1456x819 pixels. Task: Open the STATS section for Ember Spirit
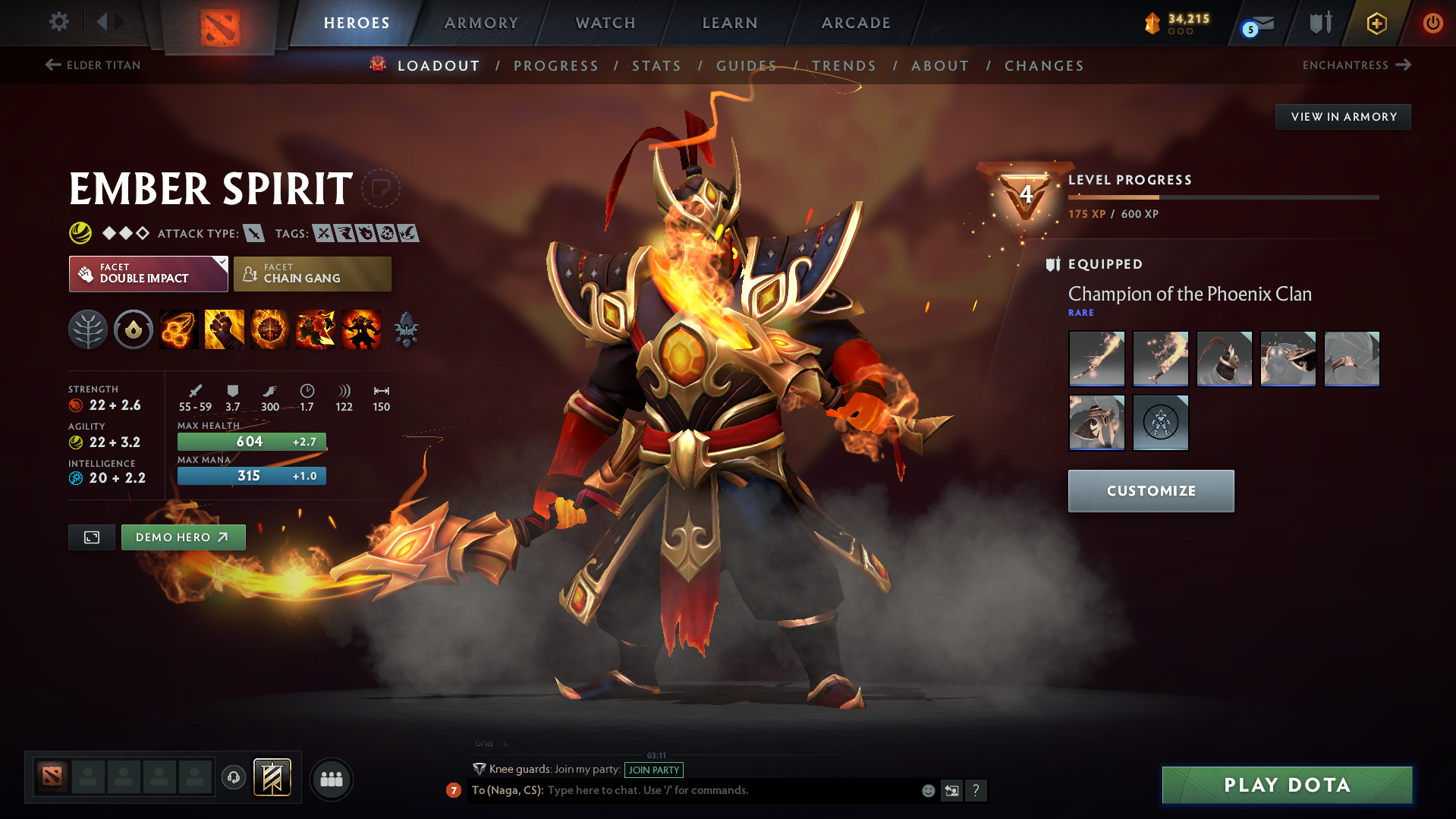tap(656, 65)
